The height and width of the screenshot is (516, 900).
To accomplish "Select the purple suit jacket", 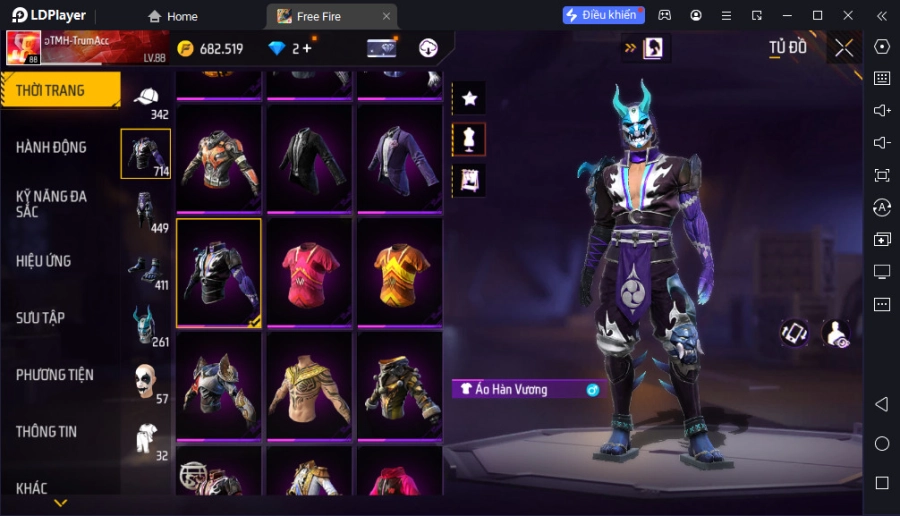I will (399, 158).
